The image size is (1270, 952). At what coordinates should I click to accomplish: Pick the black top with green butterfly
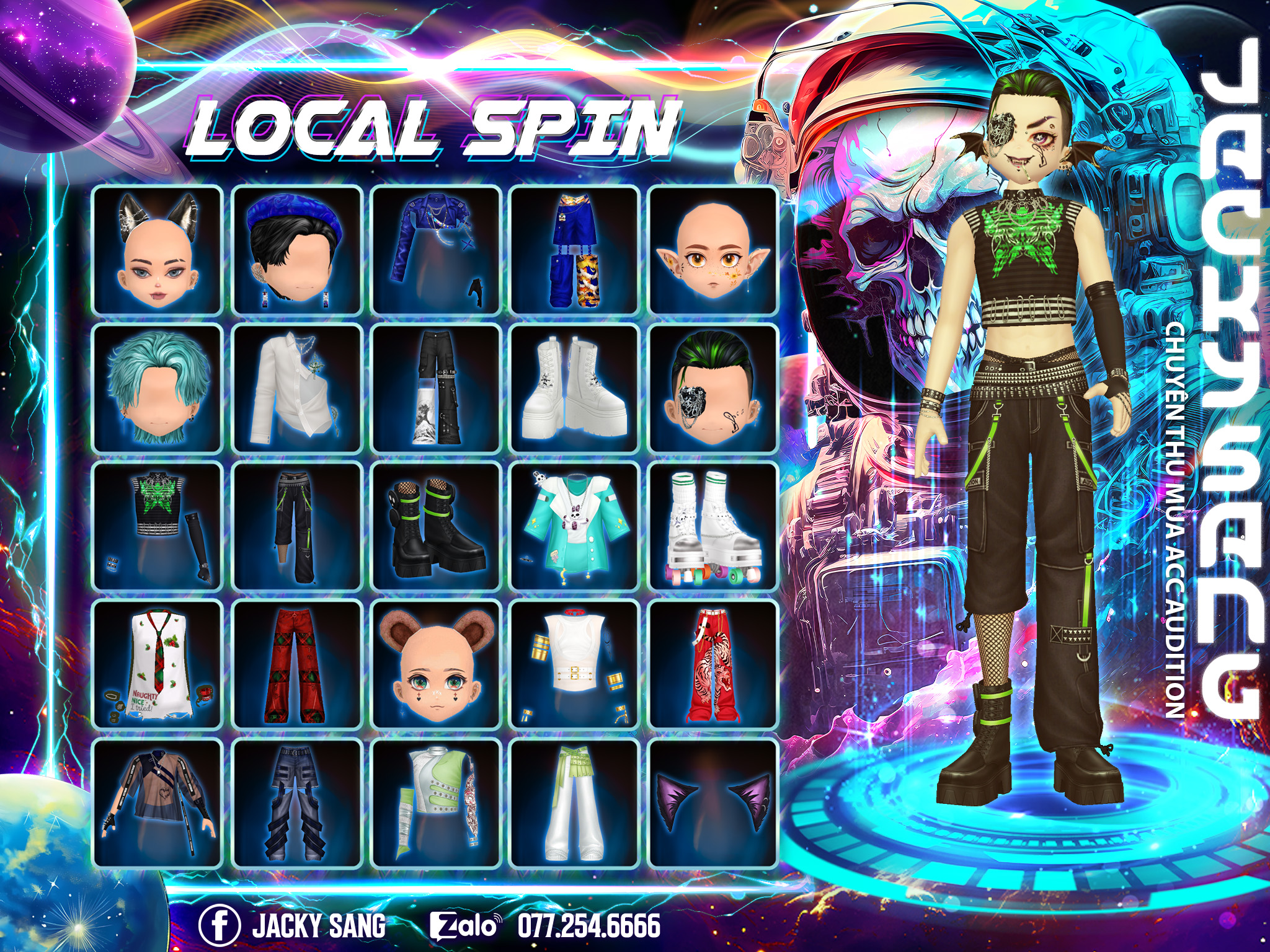pos(157,526)
